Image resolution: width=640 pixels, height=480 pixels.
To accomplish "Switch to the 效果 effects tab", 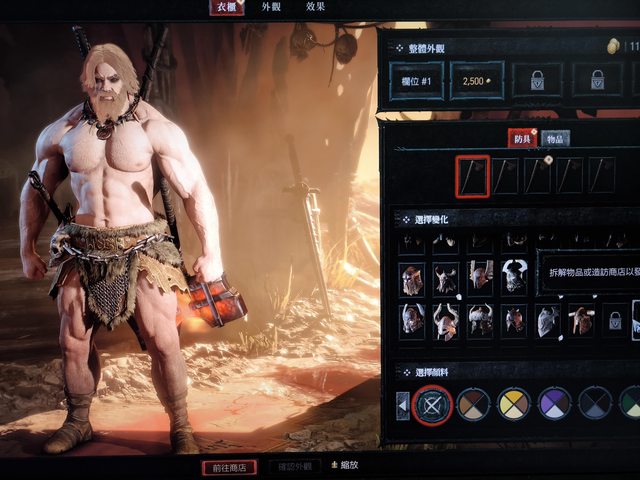I will pyautogui.click(x=316, y=7).
